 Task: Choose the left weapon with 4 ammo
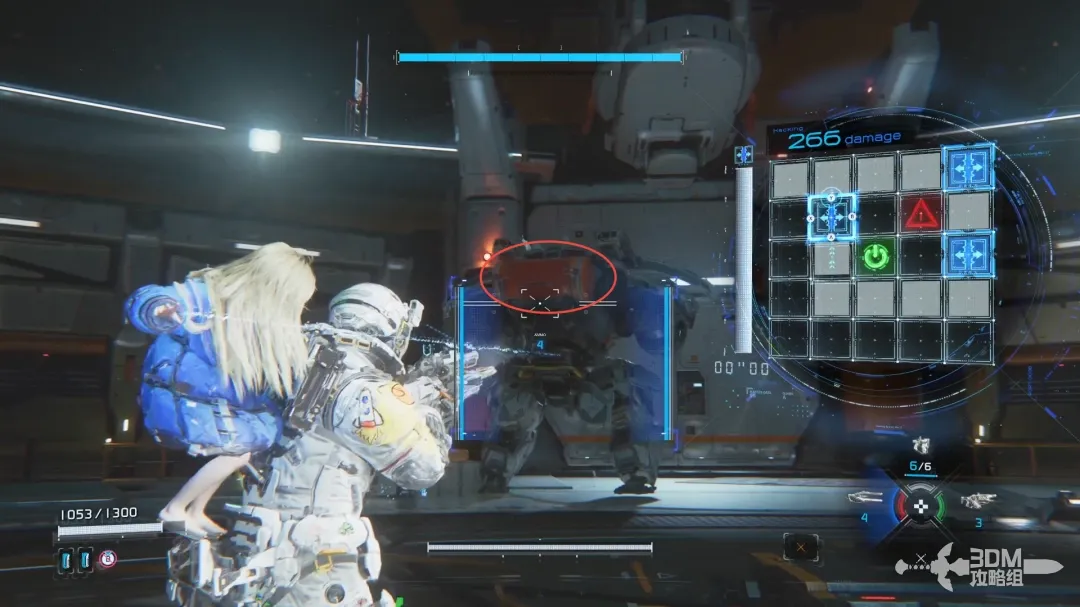pyautogui.click(x=865, y=498)
